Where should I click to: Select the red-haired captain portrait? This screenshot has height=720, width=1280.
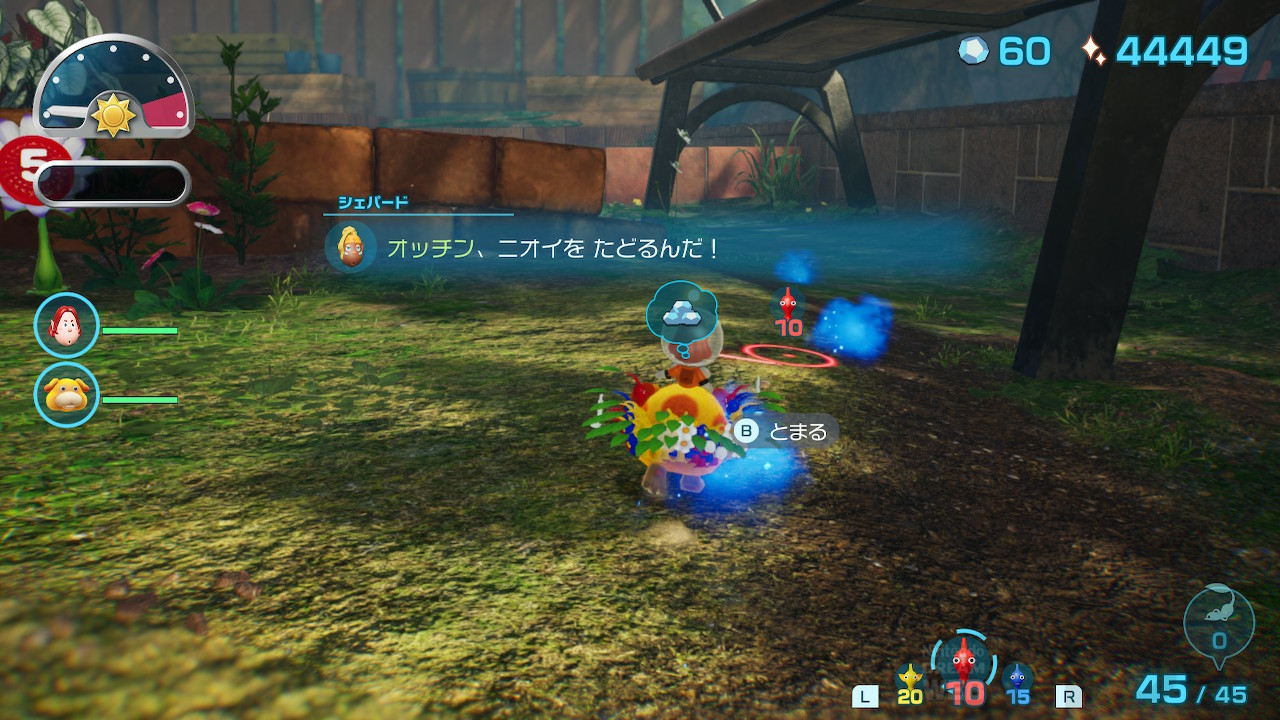click(67, 326)
